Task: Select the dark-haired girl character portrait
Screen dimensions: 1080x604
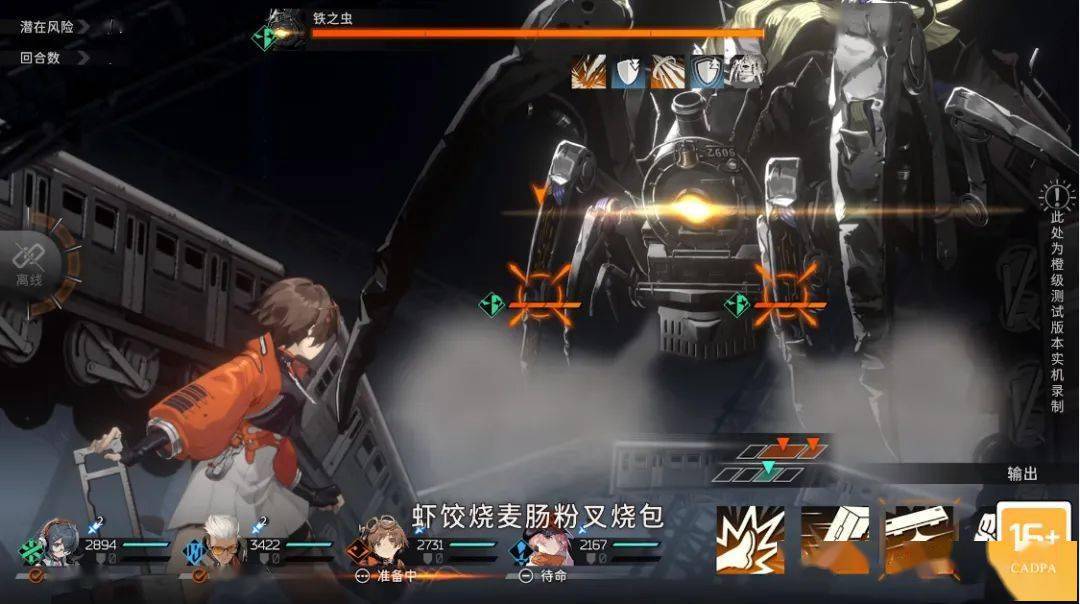Action: point(59,545)
